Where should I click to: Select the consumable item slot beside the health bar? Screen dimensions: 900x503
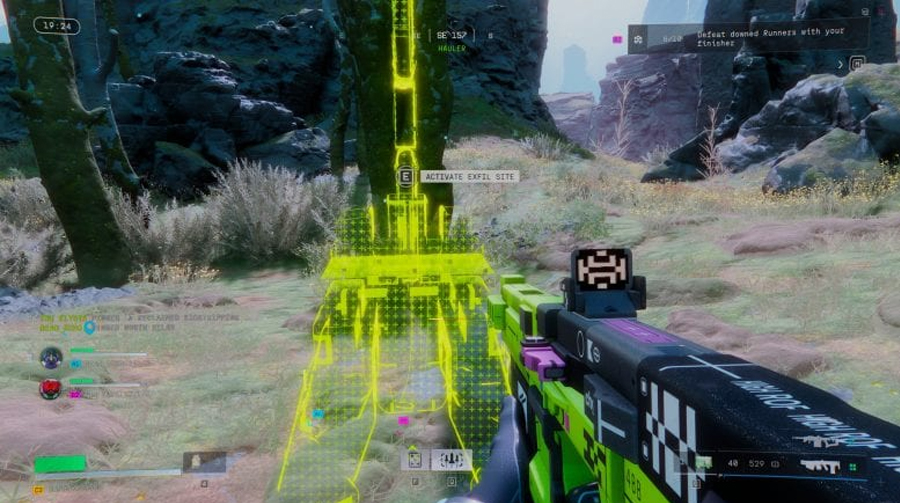tap(204, 462)
